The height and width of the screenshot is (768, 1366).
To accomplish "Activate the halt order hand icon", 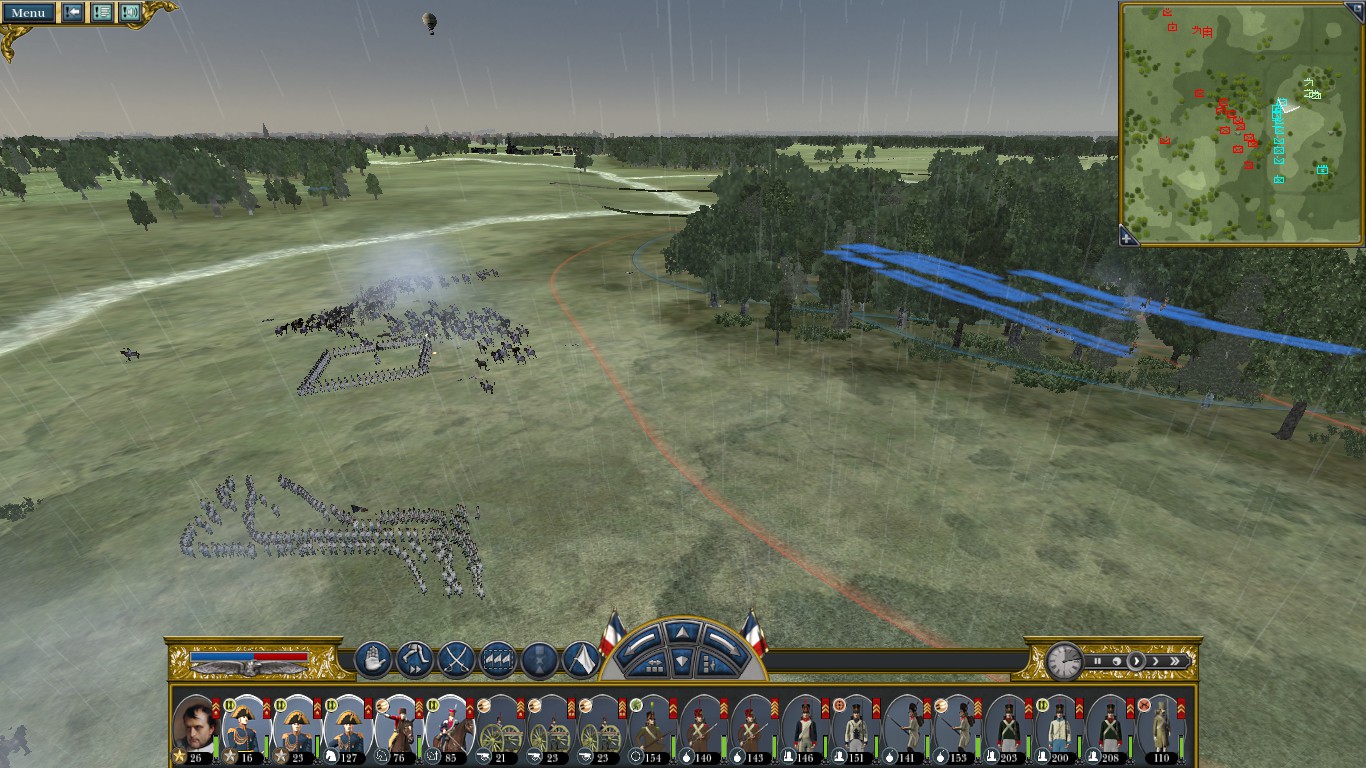I will point(373,660).
